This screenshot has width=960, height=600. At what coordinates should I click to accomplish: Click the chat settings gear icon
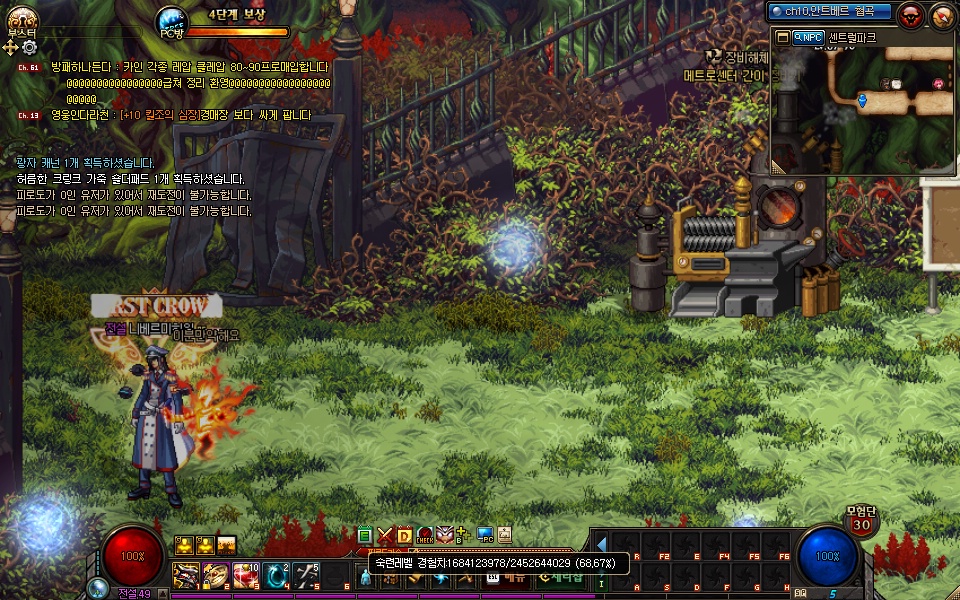click(x=29, y=47)
